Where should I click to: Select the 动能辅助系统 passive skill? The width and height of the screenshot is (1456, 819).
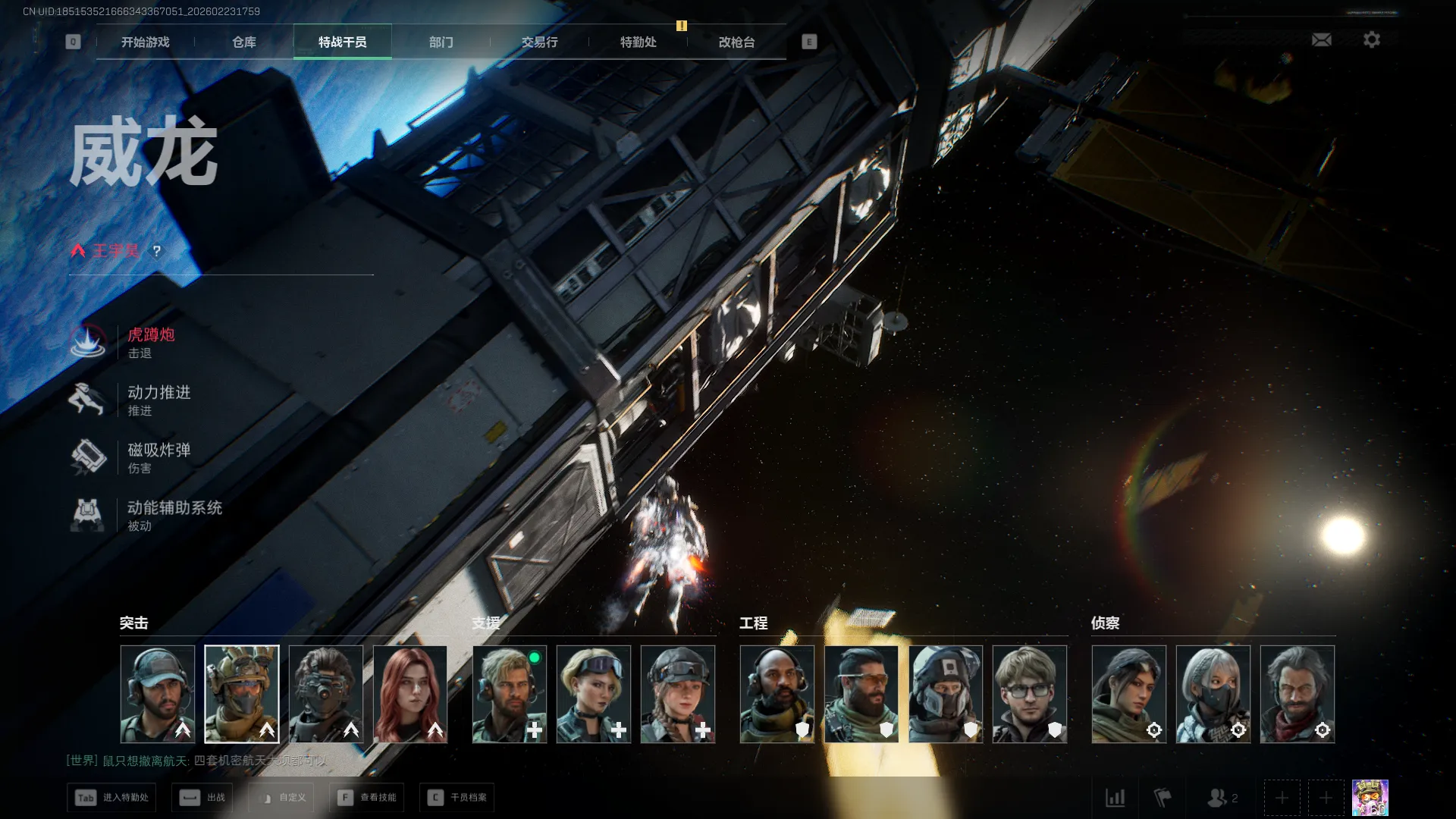point(173,515)
